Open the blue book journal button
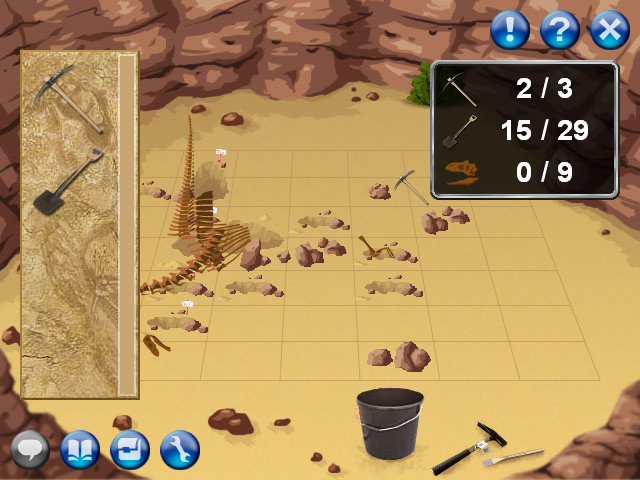The height and width of the screenshot is (480, 640). pos(80,450)
